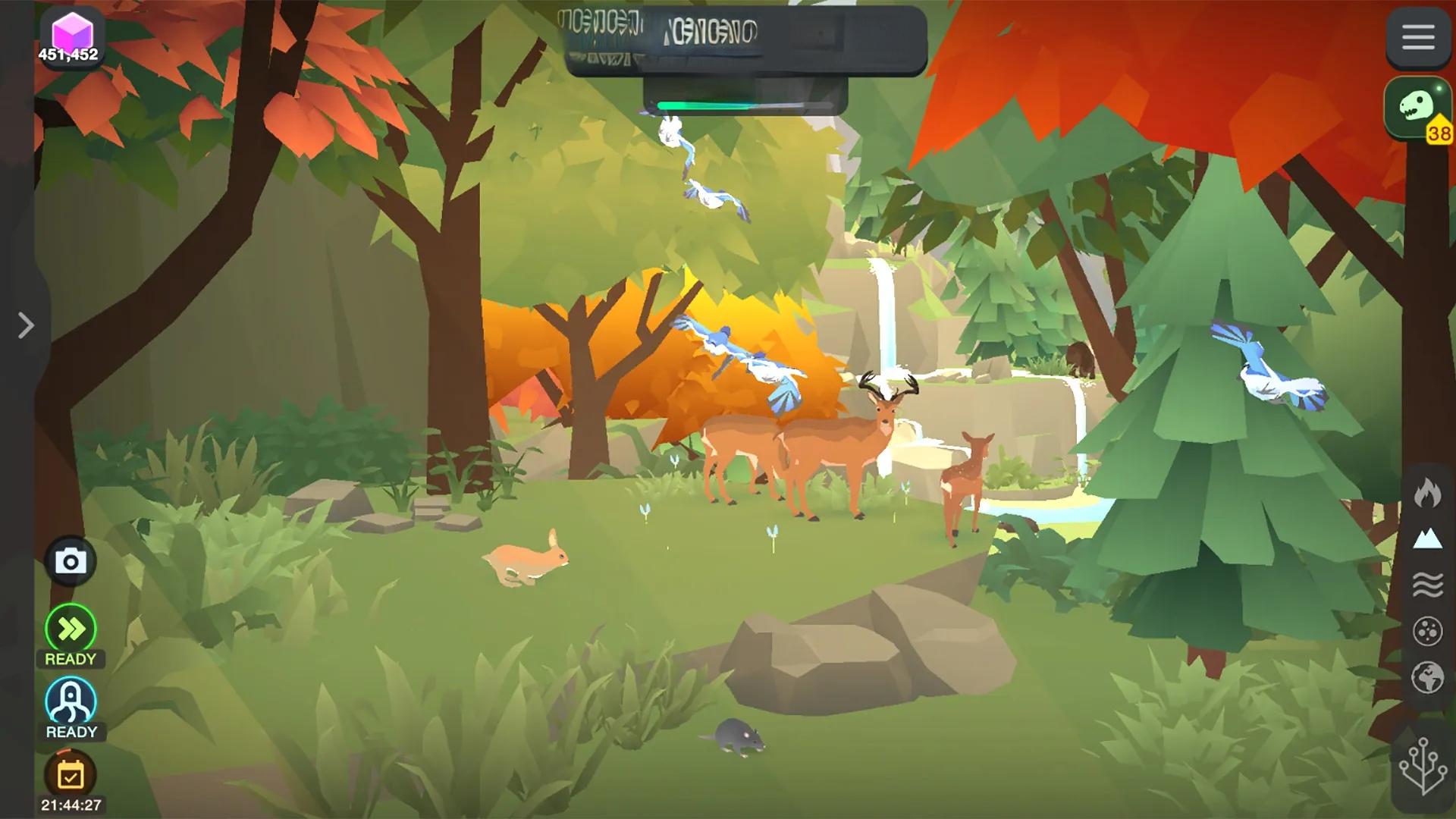Tap the pink cube currency icon
Screen dimensions: 1456x819
tap(71, 33)
